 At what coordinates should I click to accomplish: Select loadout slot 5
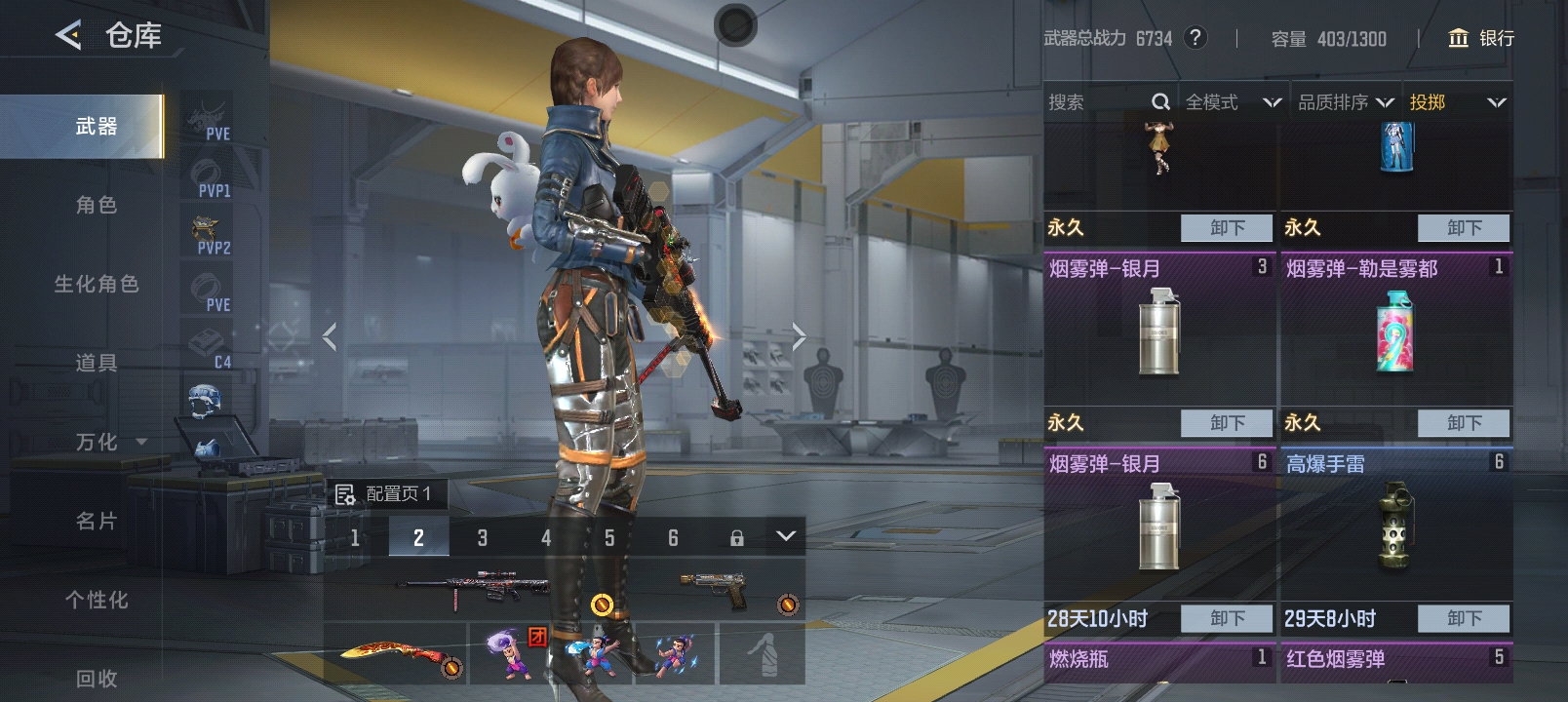[x=609, y=537]
